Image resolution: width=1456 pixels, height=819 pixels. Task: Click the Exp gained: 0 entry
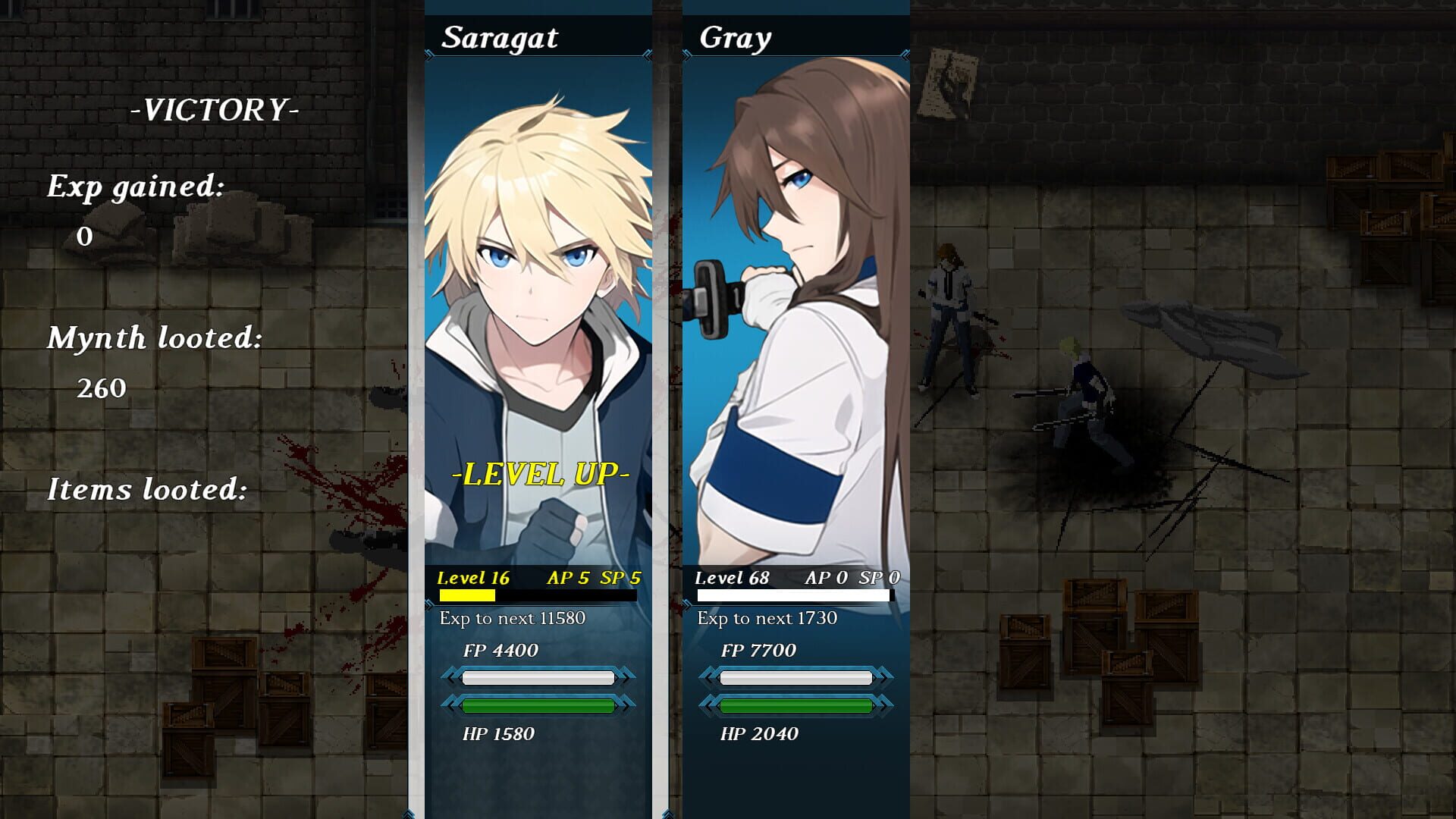(x=134, y=187)
